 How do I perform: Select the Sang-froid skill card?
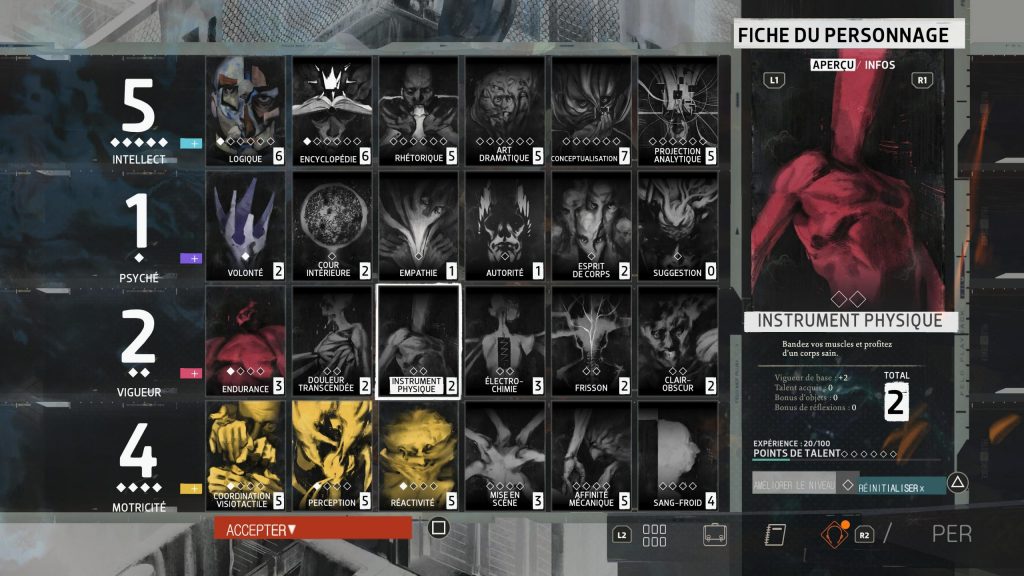tap(677, 456)
